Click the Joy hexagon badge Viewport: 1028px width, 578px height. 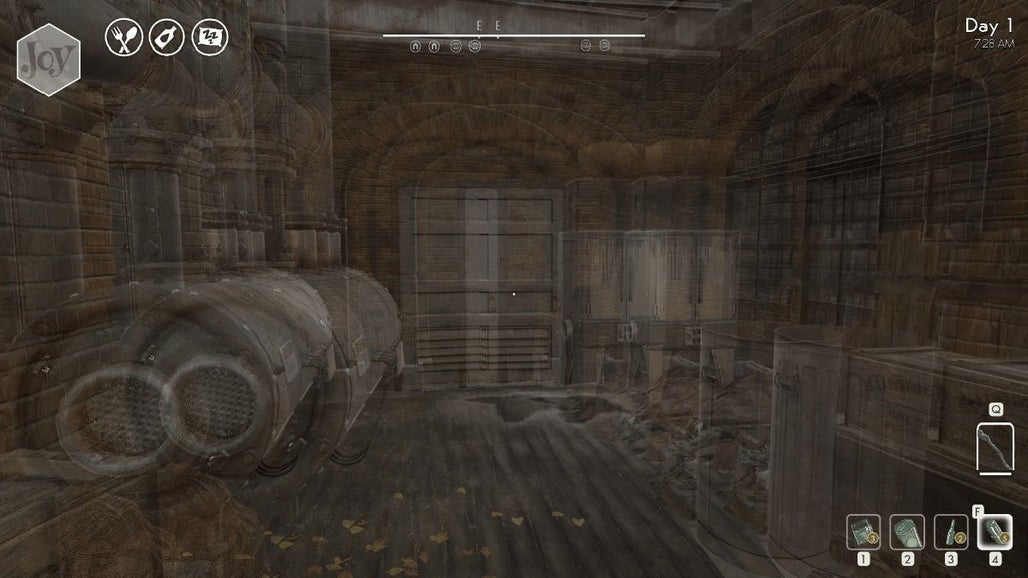48,60
